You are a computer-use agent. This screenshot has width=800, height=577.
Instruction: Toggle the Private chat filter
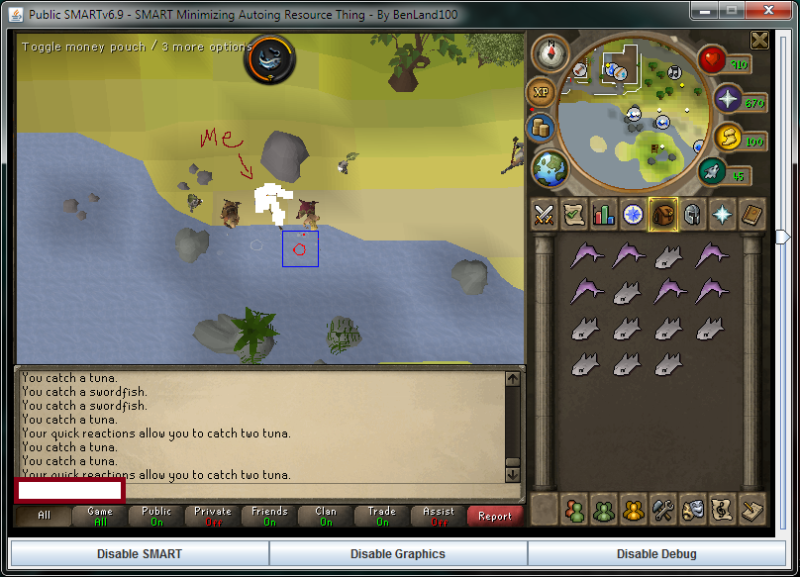tap(213, 516)
